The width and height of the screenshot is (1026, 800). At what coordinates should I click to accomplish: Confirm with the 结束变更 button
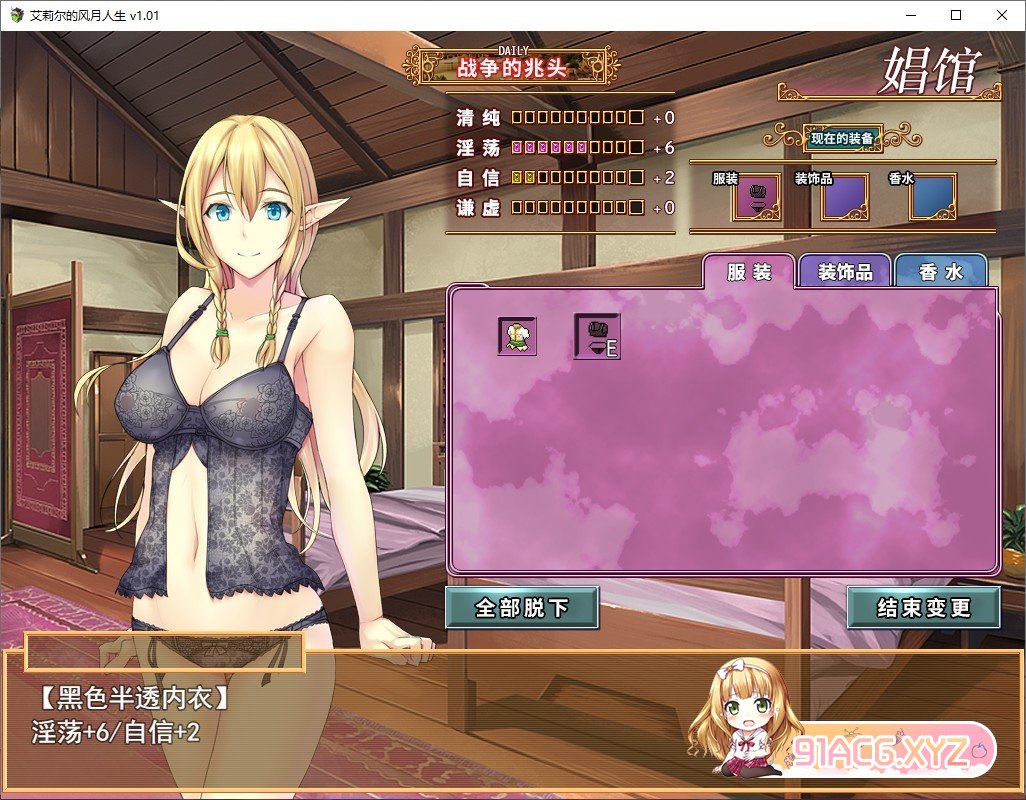923,608
